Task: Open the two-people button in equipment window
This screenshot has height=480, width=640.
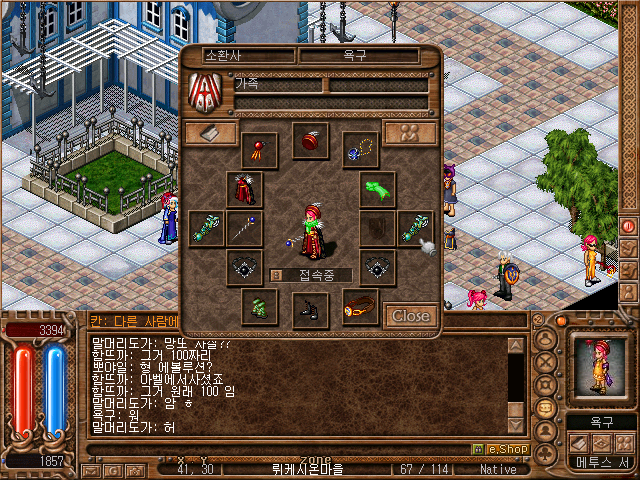Action: pyautogui.click(x=409, y=133)
